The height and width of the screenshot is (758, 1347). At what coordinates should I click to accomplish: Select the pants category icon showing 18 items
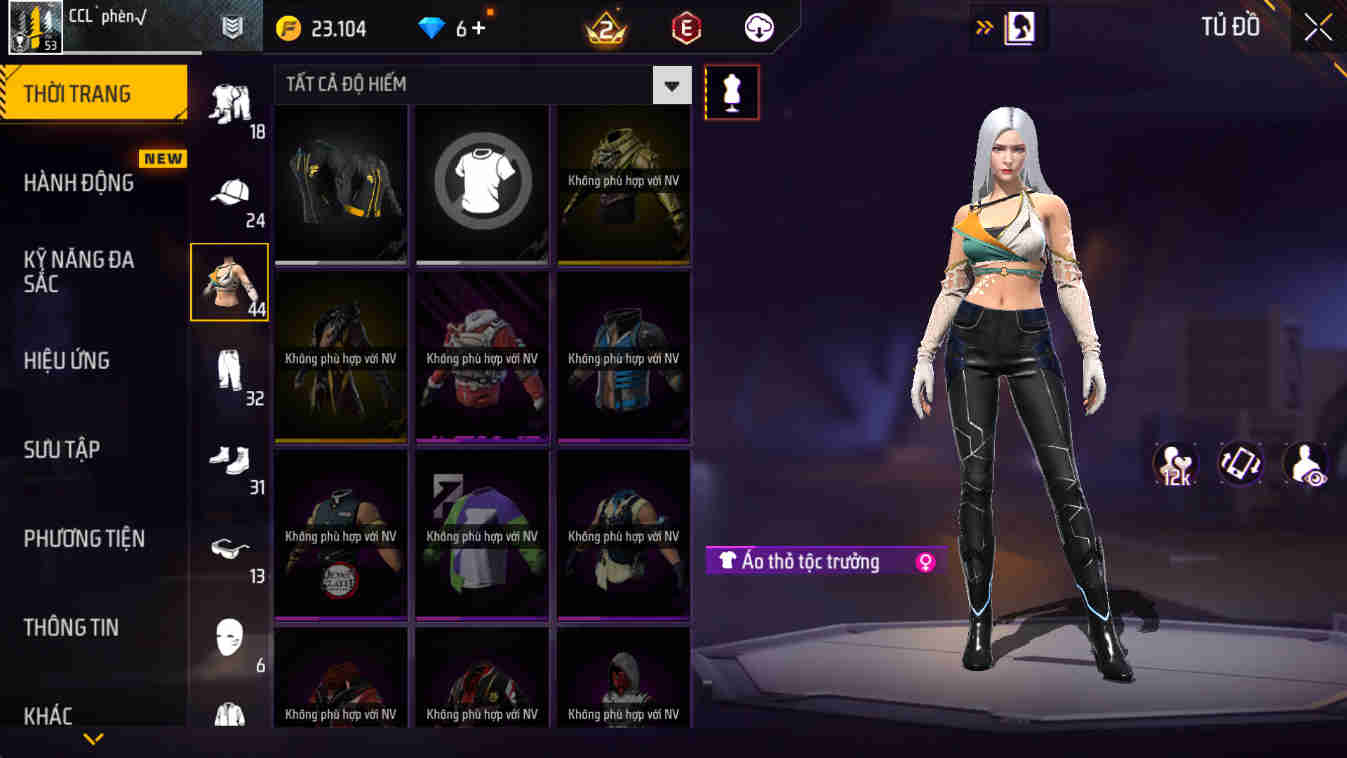[230, 105]
